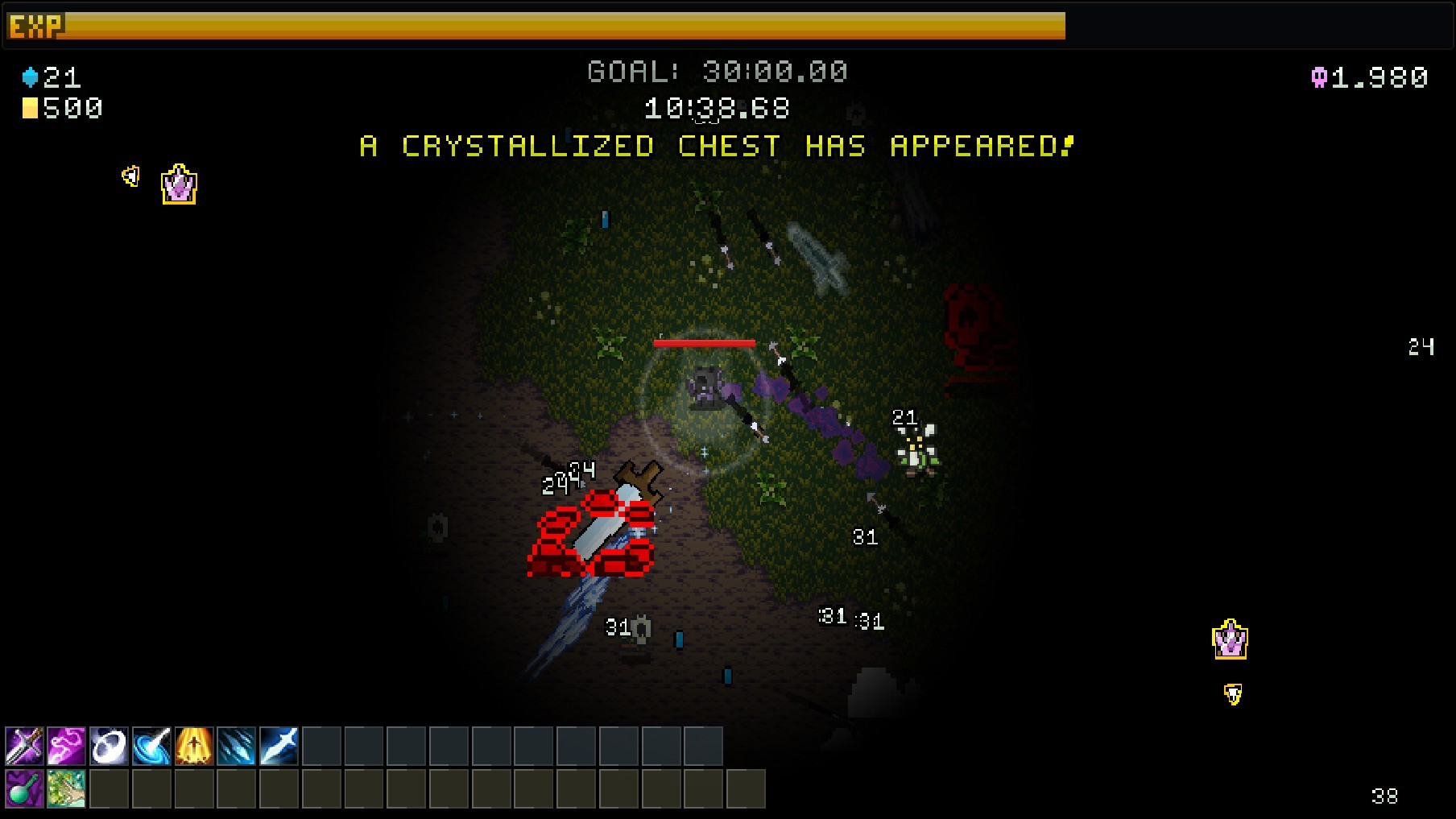Select the crossed swords weapon in the hotbar

coord(26,745)
